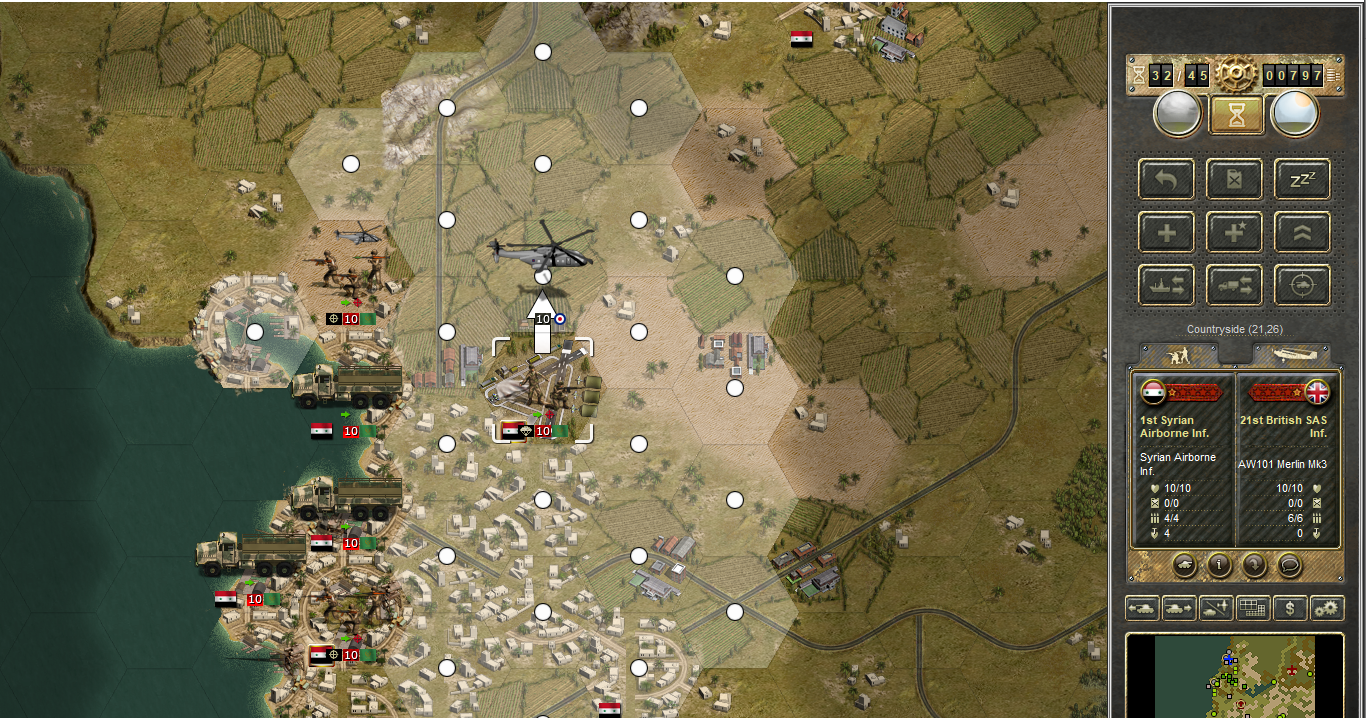Image resolution: width=1366 pixels, height=718 pixels.
Task: Click the ship embark swap button
Action: click(1166, 286)
